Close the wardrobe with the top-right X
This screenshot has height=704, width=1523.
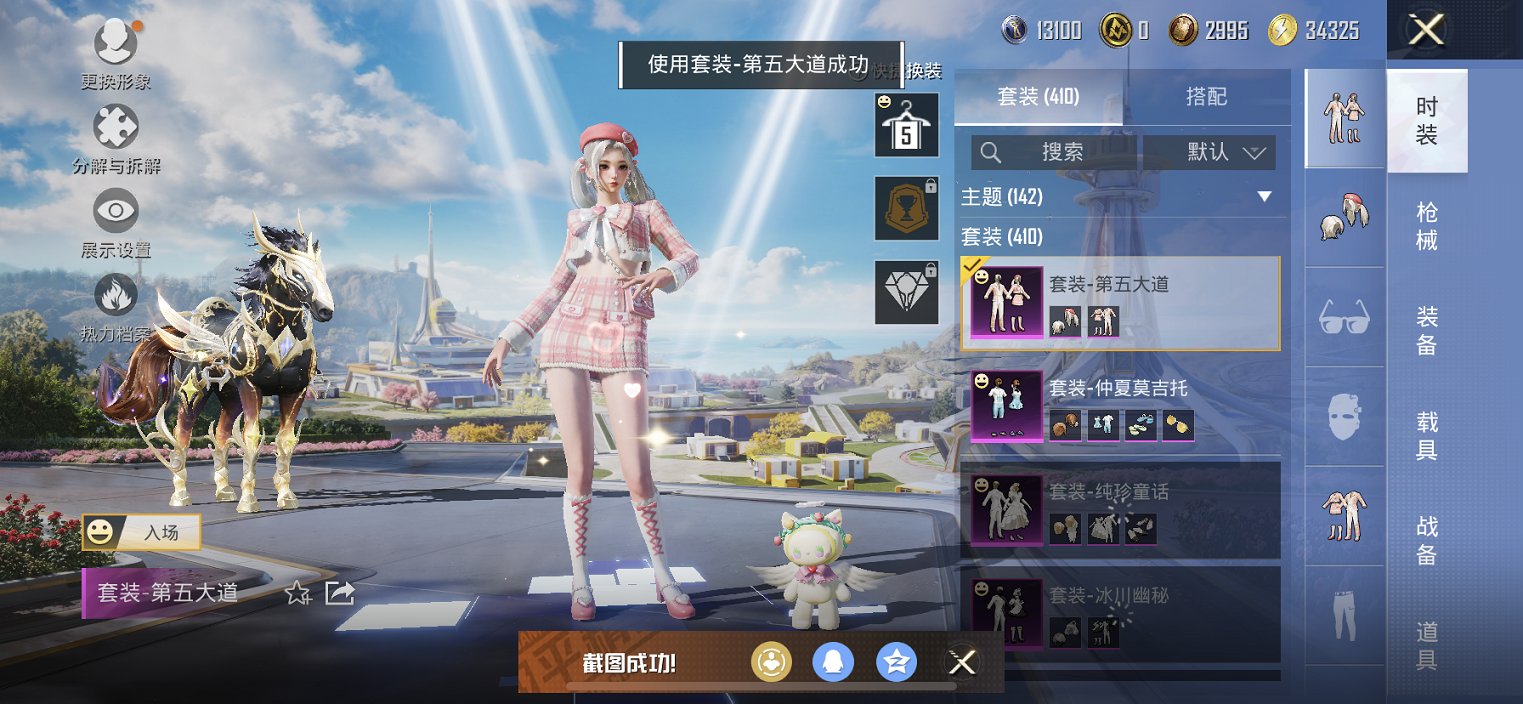pyautogui.click(x=1426, y=30)
